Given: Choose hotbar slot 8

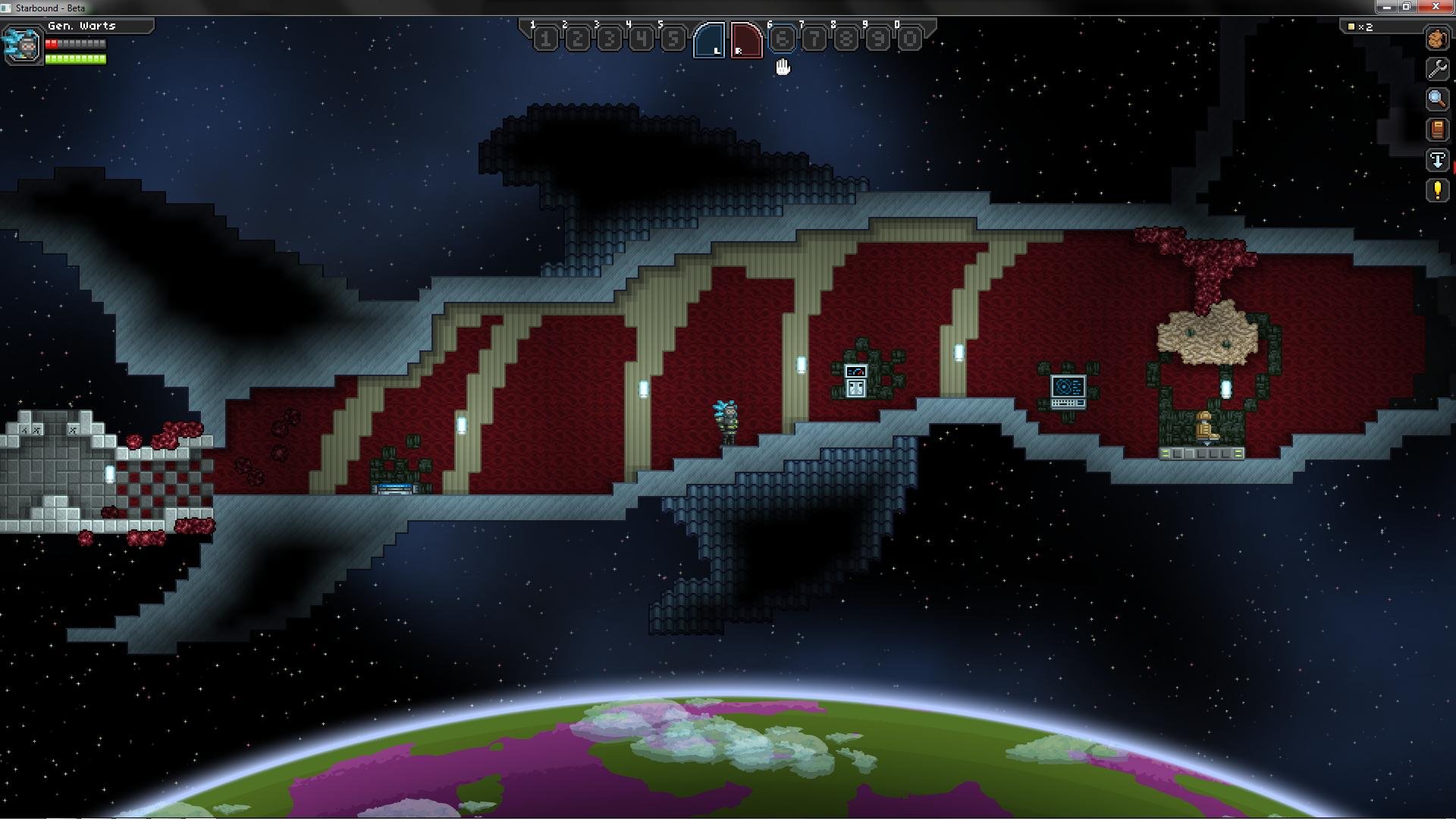Looking at the screenshot, I should point(846,39).
